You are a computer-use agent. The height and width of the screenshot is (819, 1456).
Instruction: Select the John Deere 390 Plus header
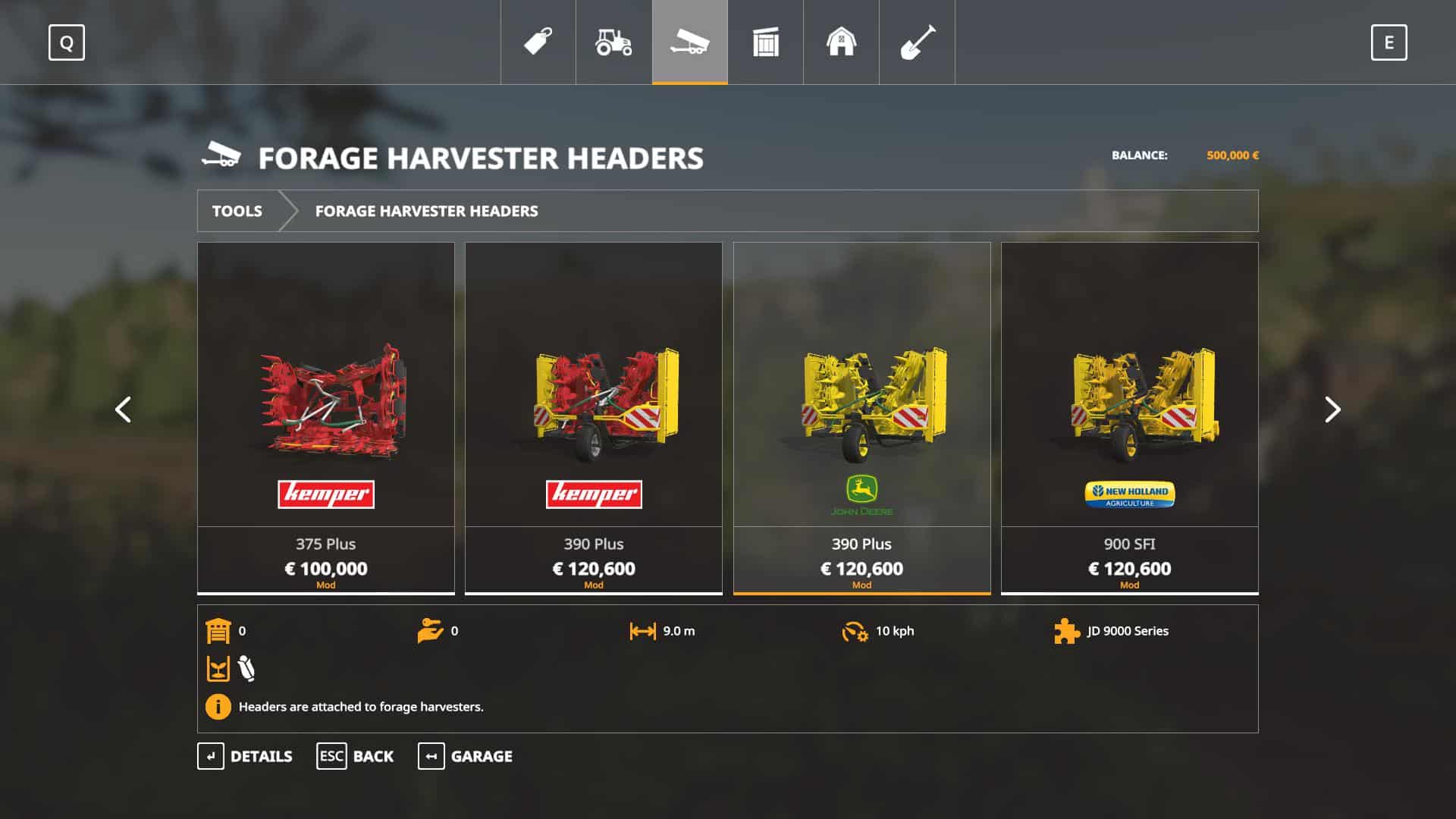click(x=861, y=417)
